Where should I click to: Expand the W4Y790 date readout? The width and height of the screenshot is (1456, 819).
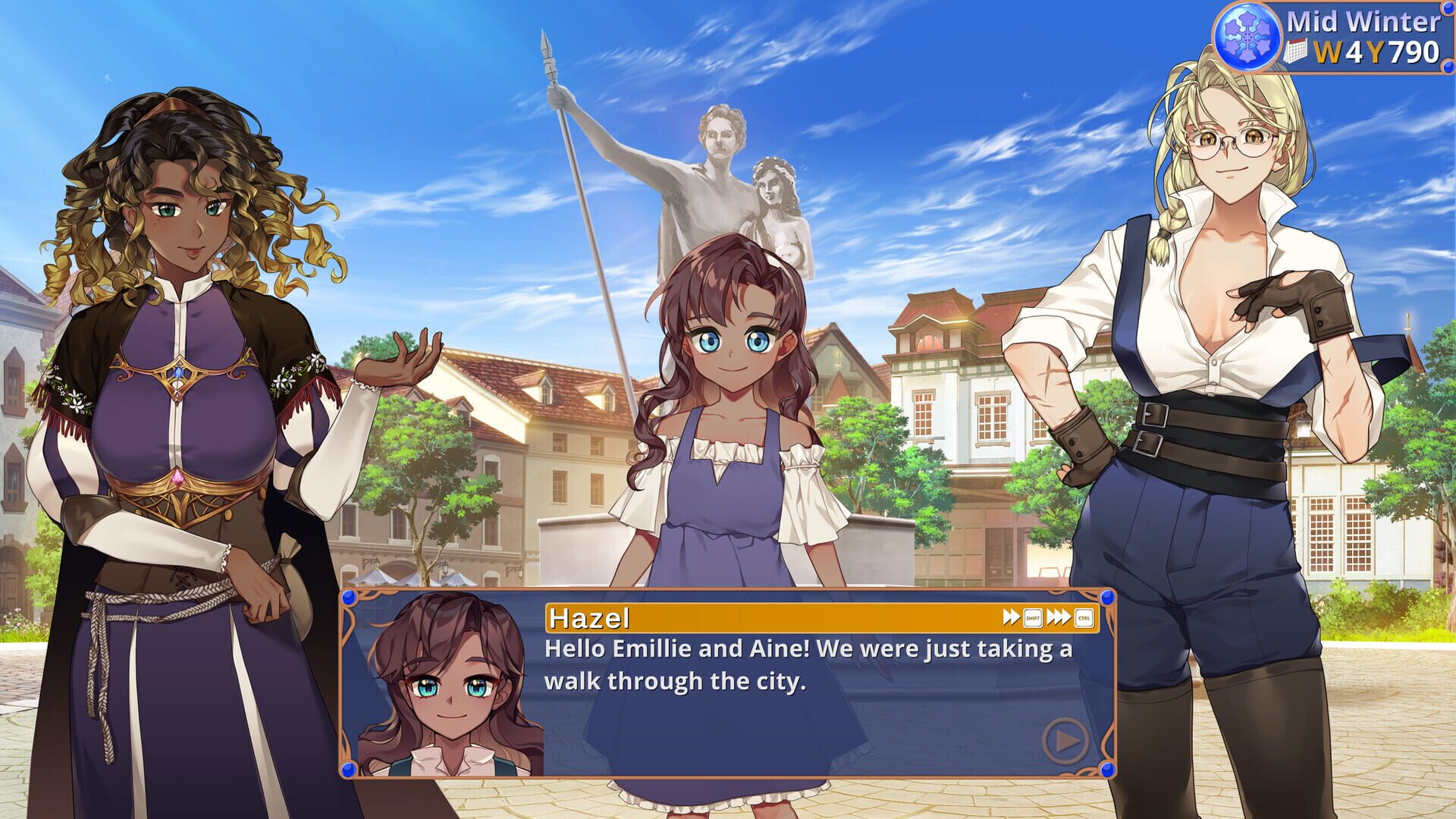1376,51
